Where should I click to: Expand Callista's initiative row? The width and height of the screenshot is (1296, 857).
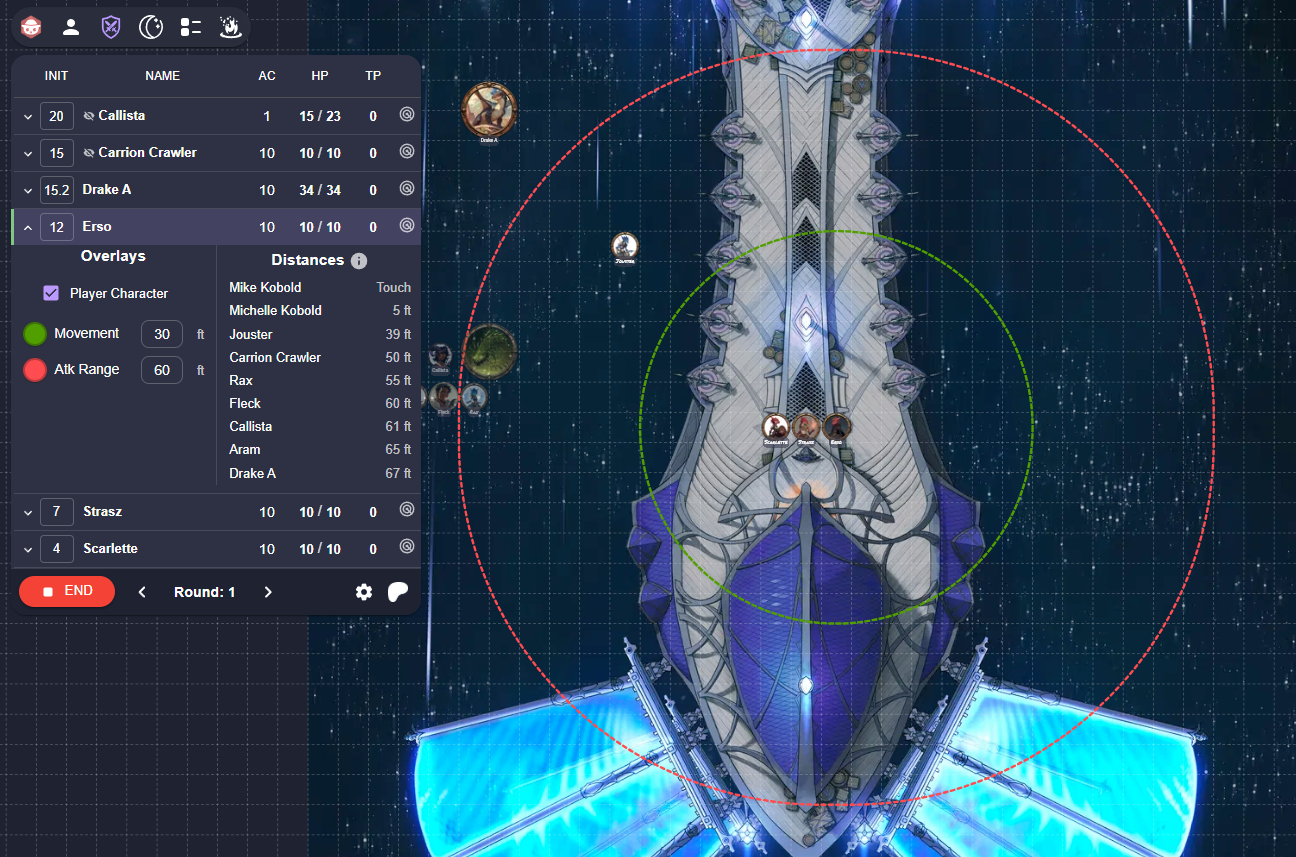click(x=28, y=117)
